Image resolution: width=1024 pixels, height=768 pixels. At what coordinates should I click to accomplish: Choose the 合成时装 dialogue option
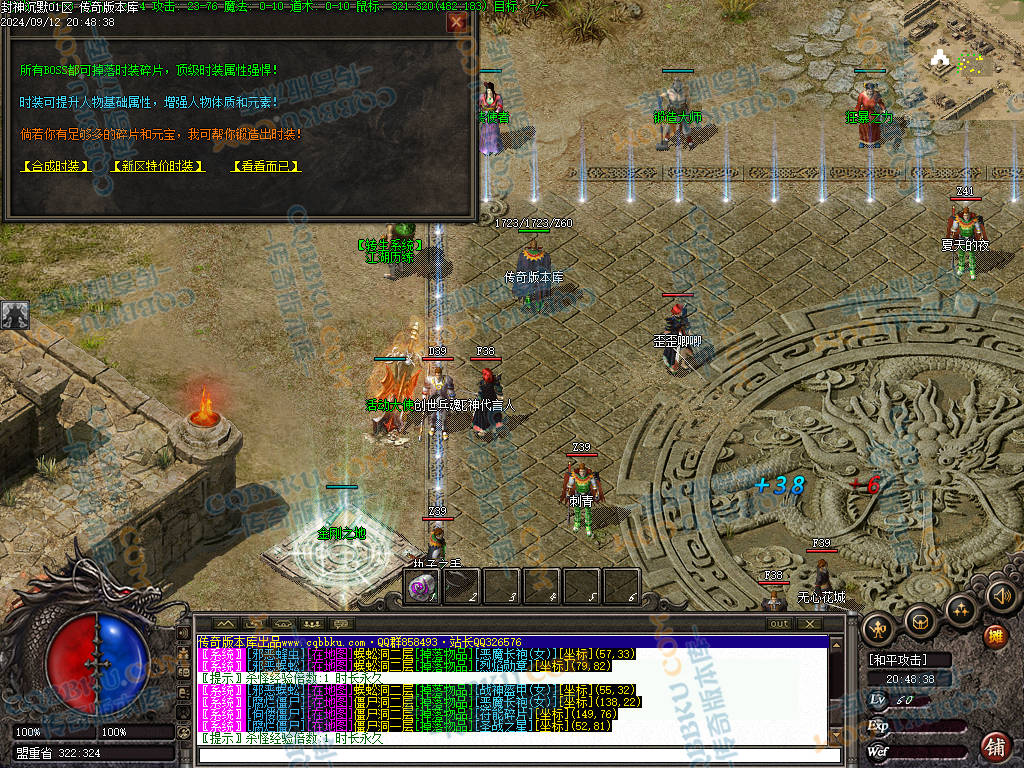coord(56,166)
